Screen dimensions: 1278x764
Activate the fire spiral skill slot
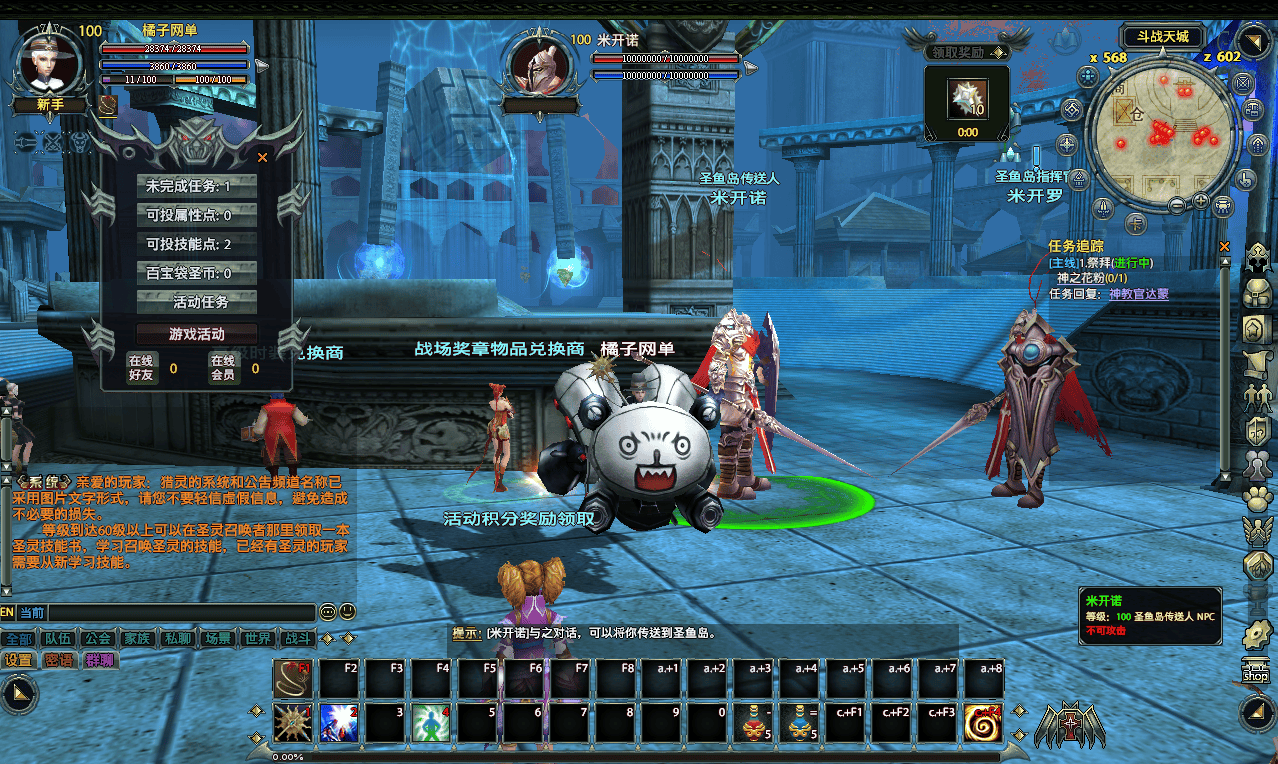pos(984,723)
